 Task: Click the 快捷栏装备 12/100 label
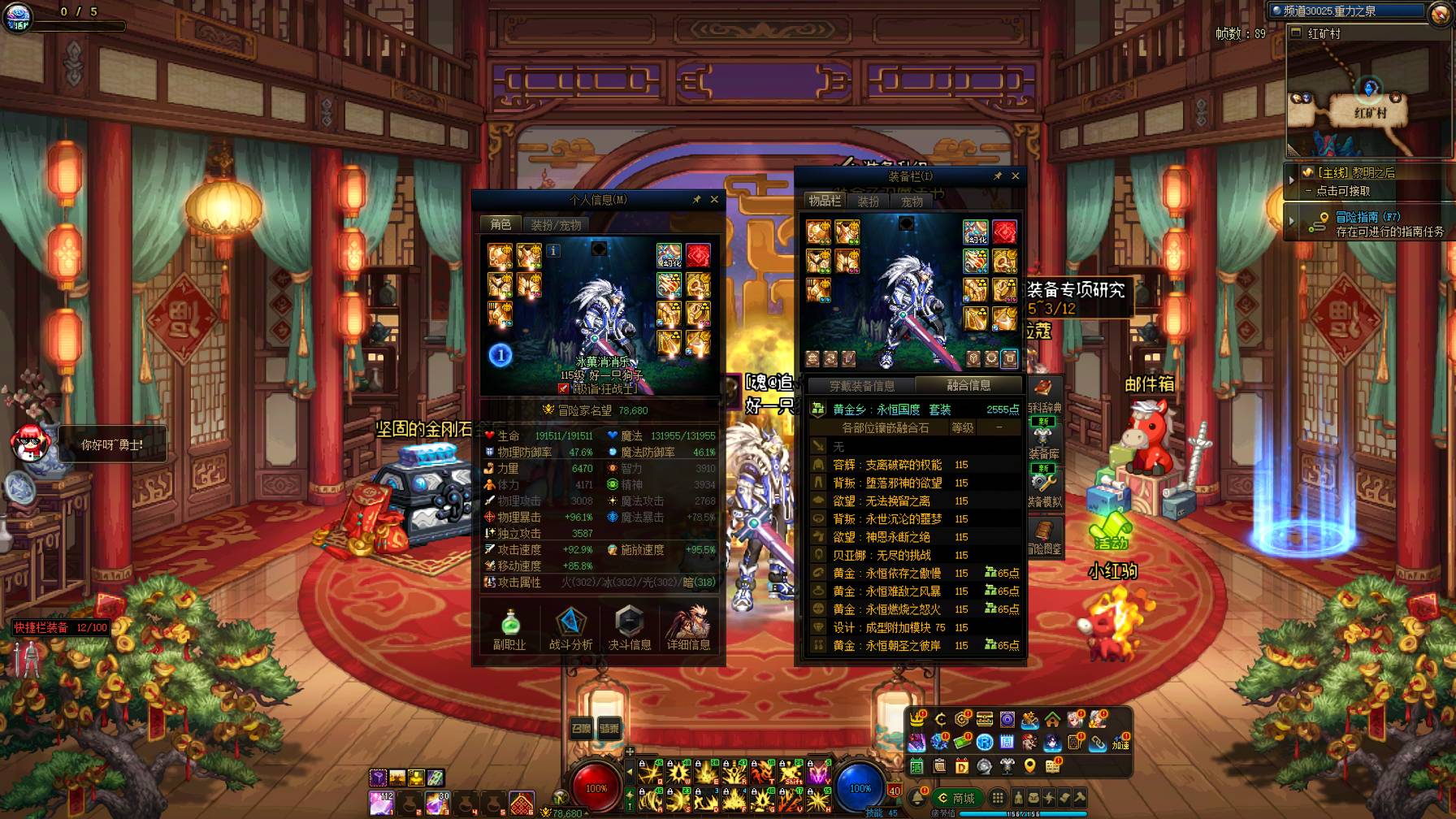[x=61, y=627]
